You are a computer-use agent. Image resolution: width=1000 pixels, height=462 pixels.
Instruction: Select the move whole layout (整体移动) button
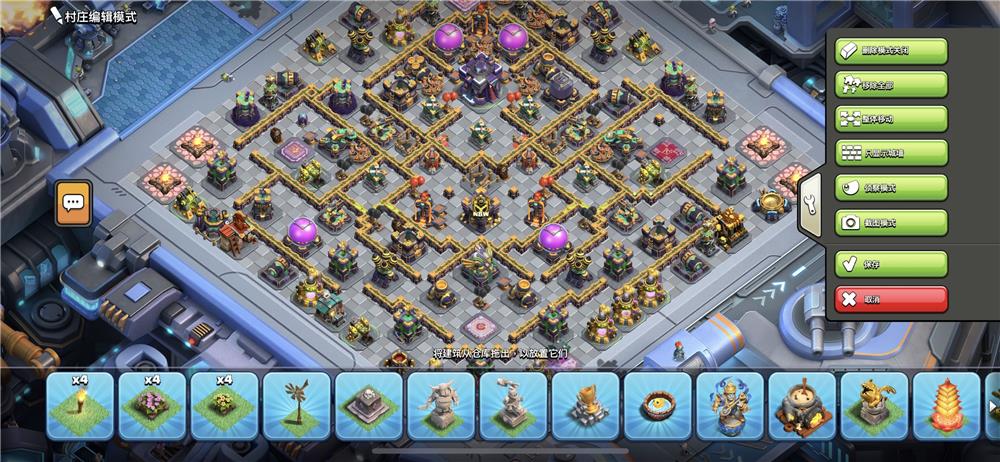tap(890, 119)
